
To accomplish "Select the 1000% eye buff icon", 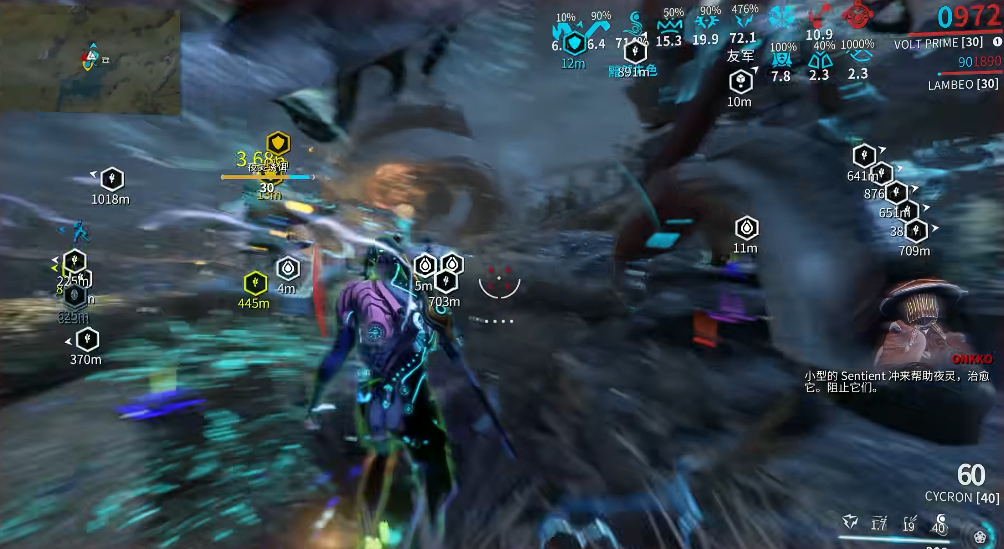I will coord(857,60).
